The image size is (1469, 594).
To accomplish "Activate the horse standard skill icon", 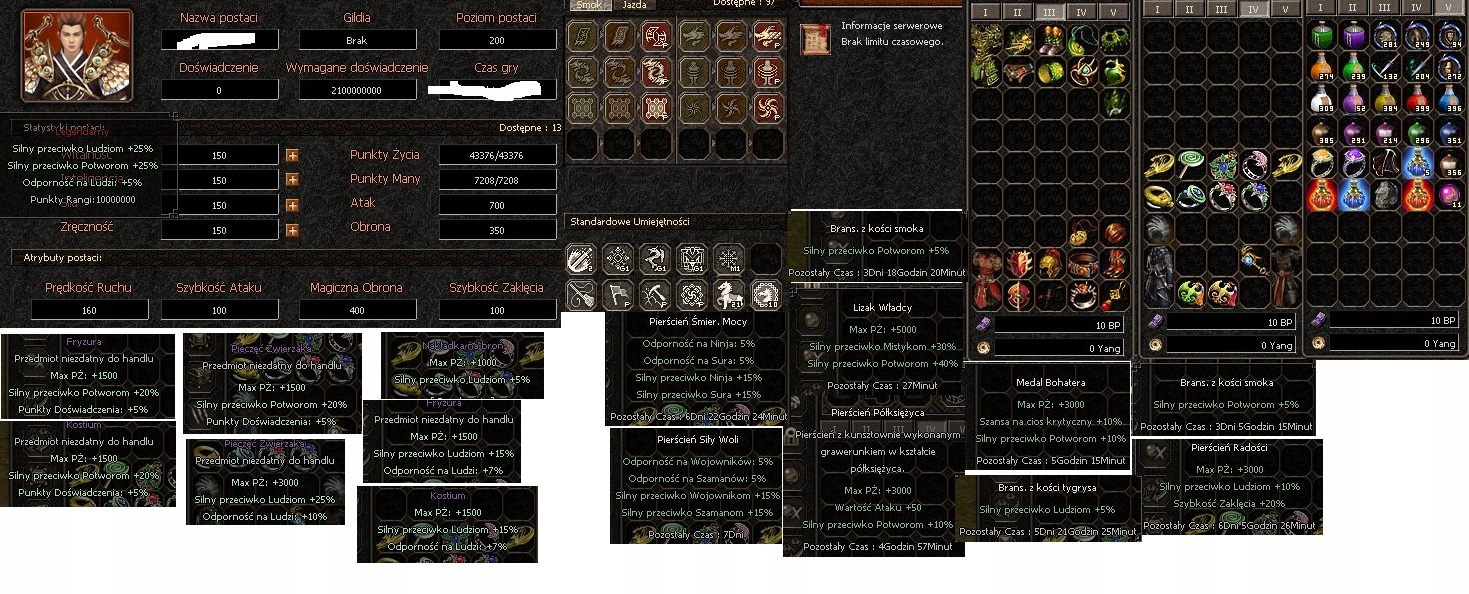I will point(729,294).
